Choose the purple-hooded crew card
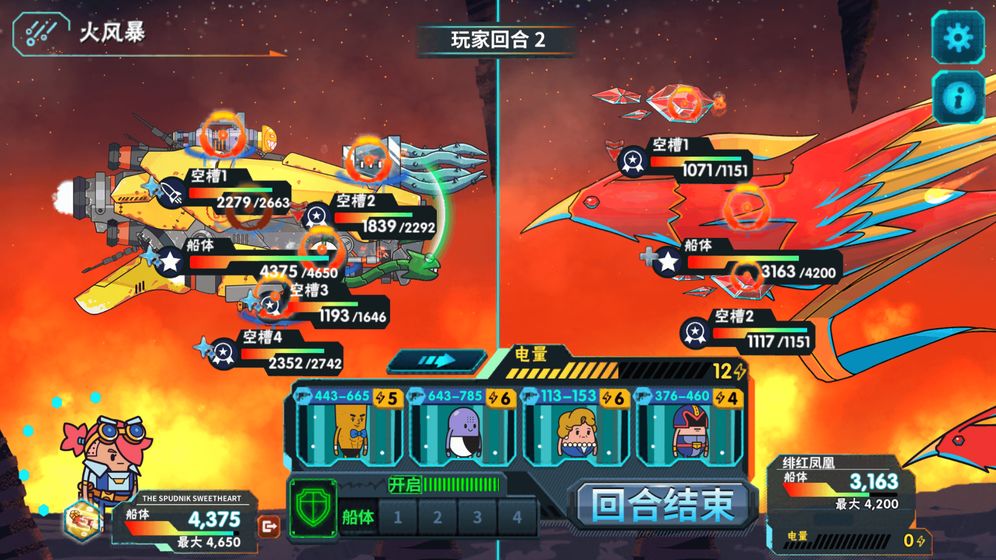The image size is (996, 560). (464, 428)
